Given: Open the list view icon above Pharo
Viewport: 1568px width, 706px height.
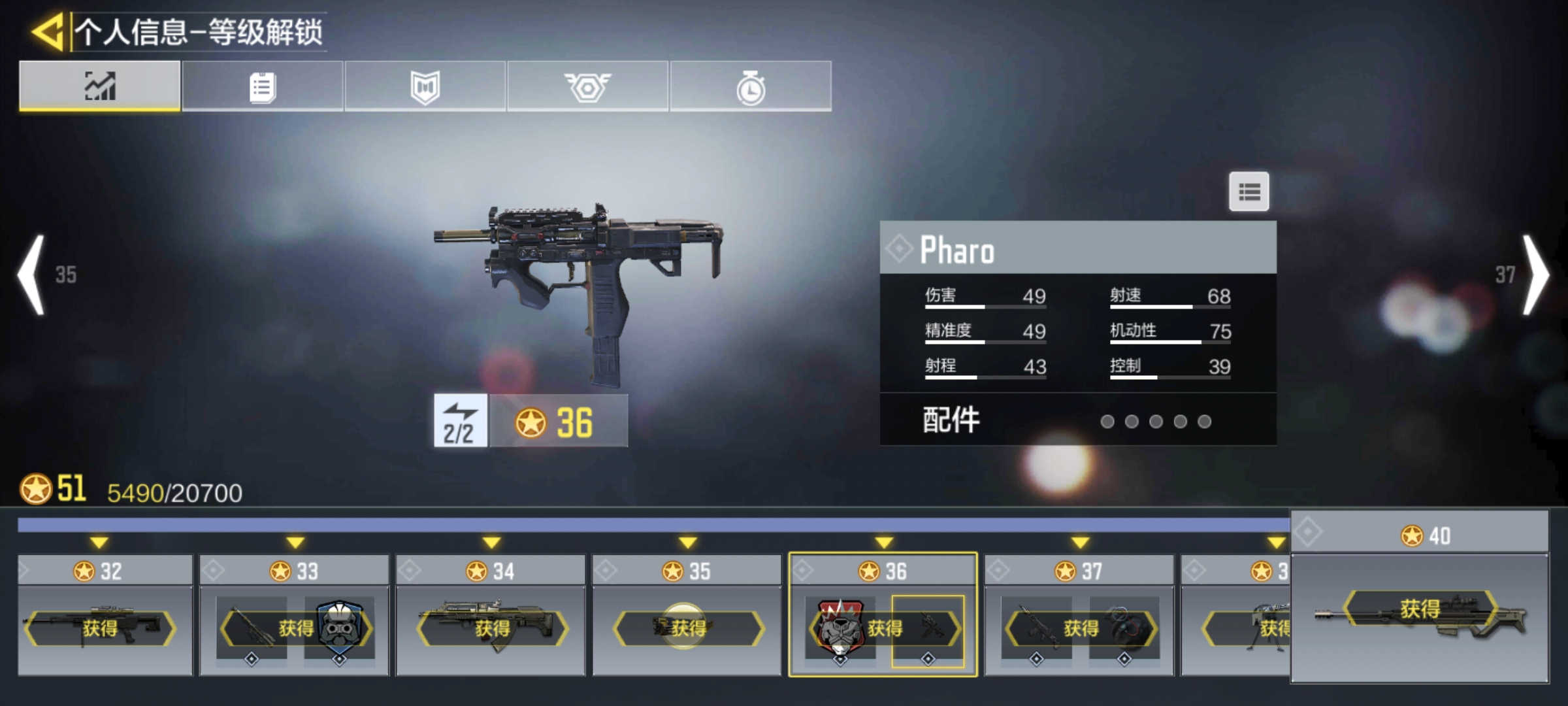Looking at the screenshot, I should point(1249,192).
